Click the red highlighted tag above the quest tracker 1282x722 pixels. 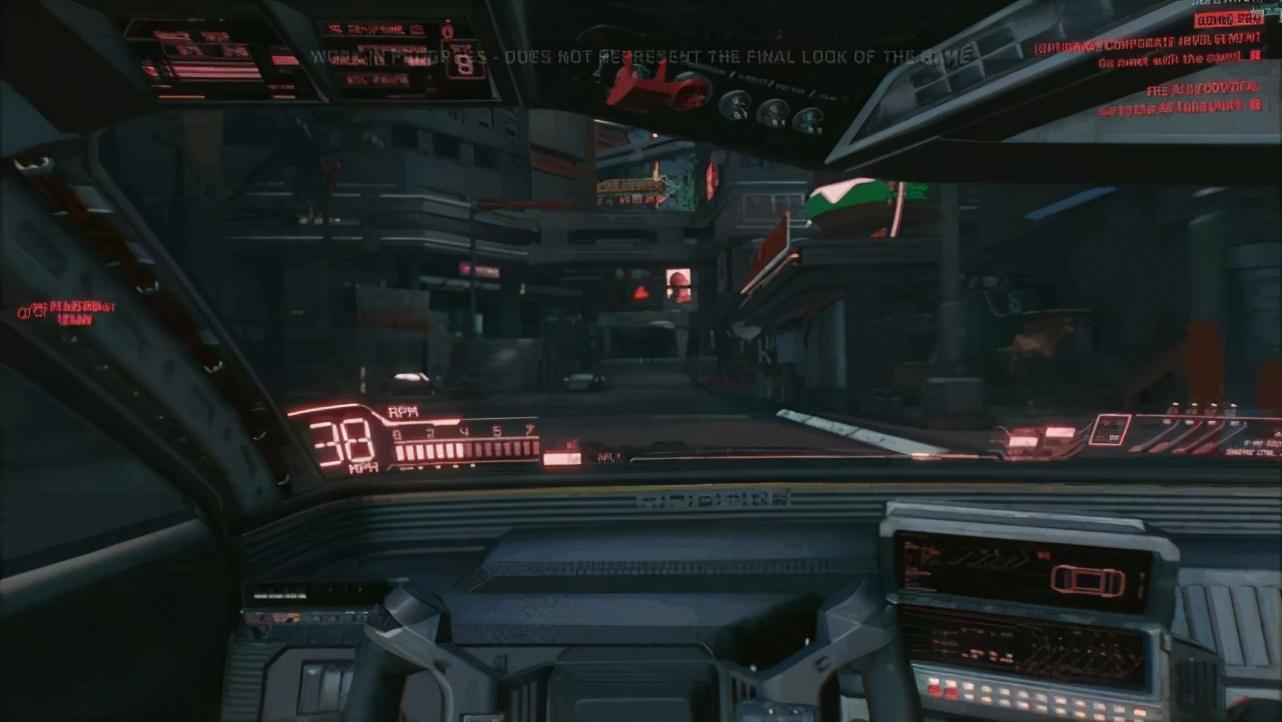point(1227,20)
